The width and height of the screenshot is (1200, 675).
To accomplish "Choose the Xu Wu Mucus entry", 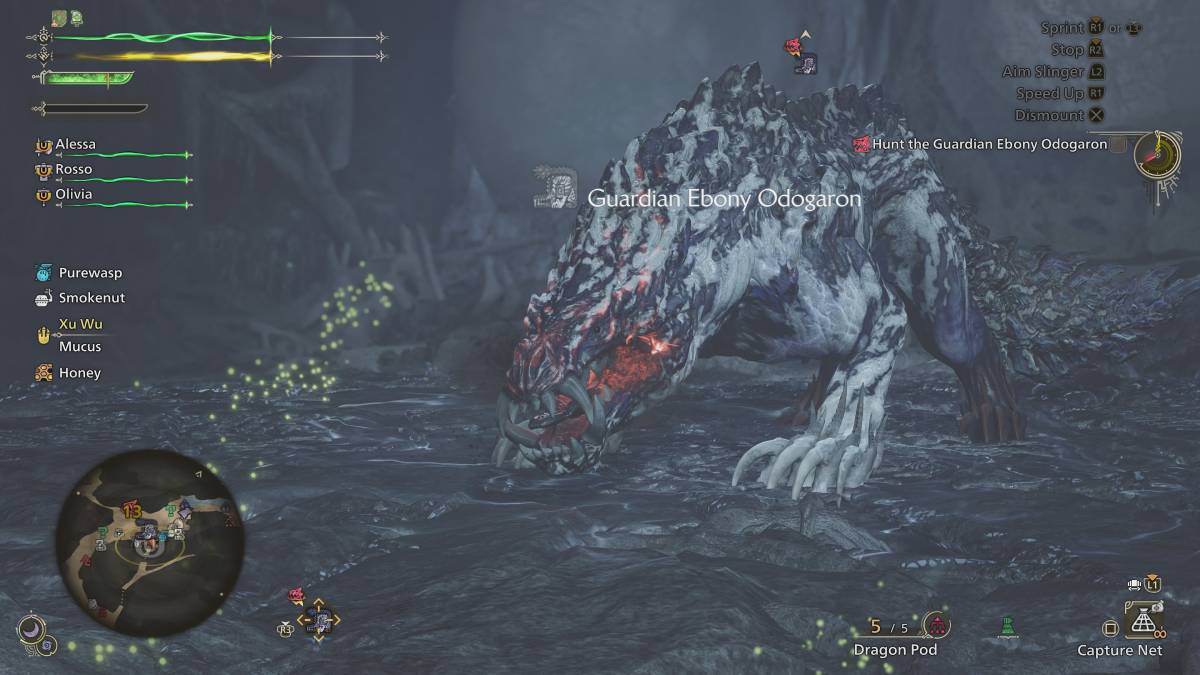I will 79,335.
